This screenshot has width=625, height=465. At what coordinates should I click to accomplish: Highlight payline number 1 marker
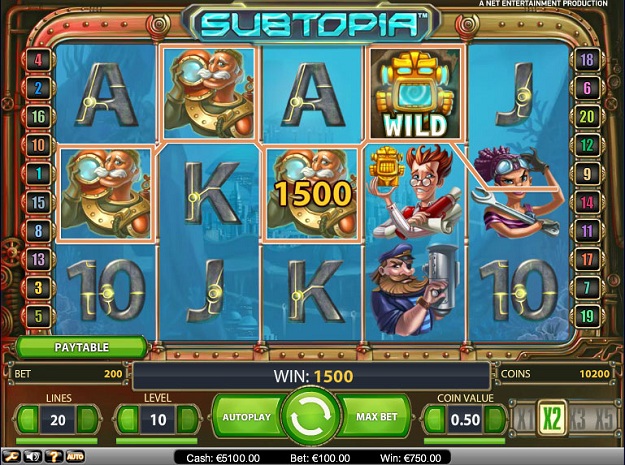(x=40, y=174)
